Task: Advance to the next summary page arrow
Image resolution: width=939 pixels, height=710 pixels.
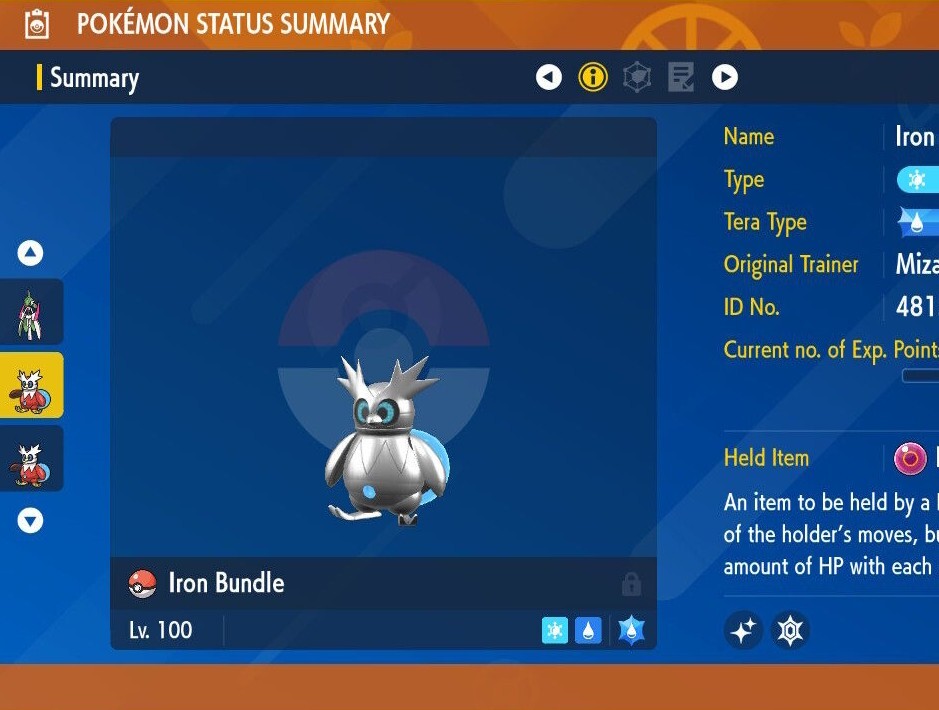Action: (725, 77)
